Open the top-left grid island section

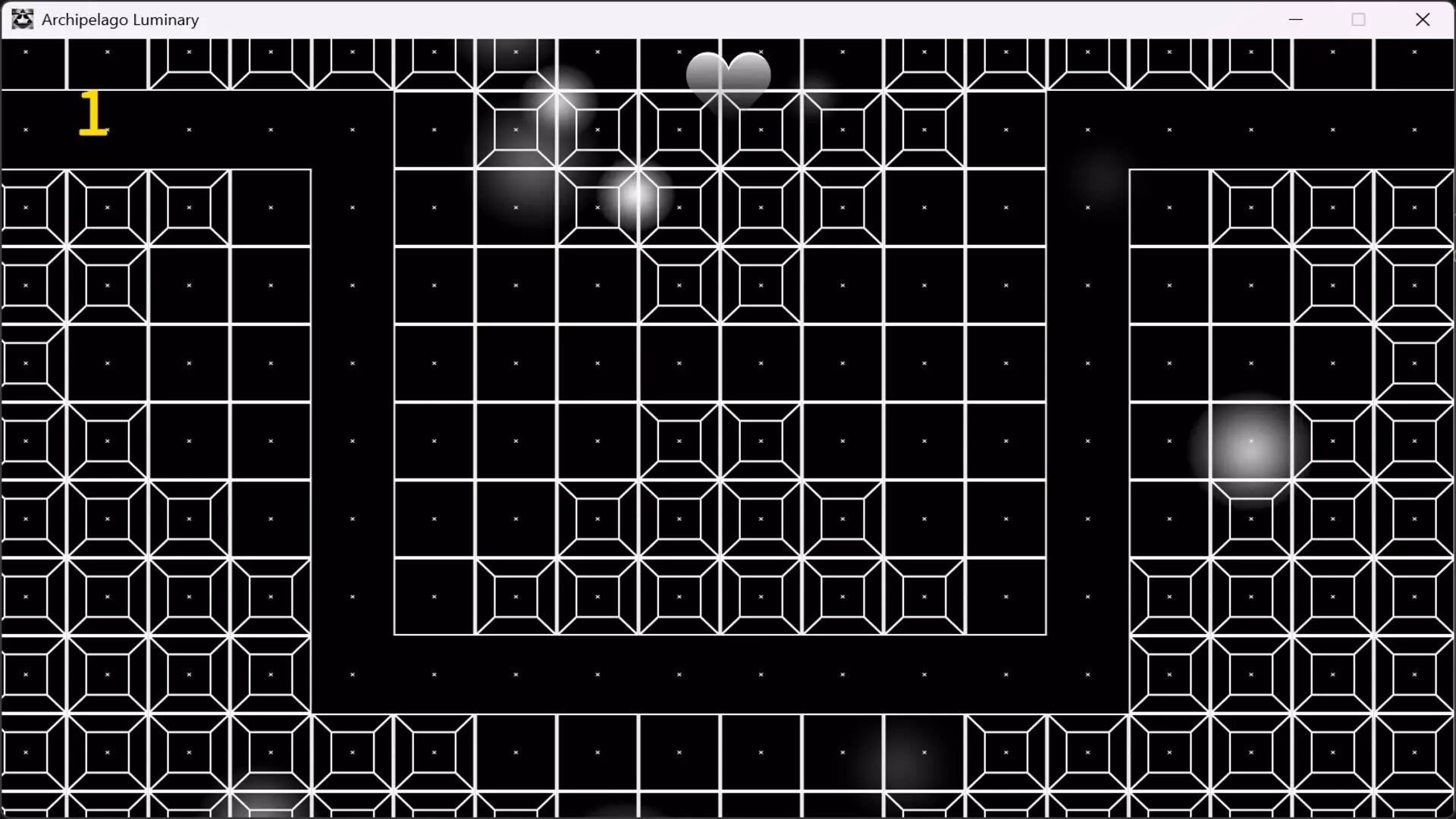click(x=152, y=303)
